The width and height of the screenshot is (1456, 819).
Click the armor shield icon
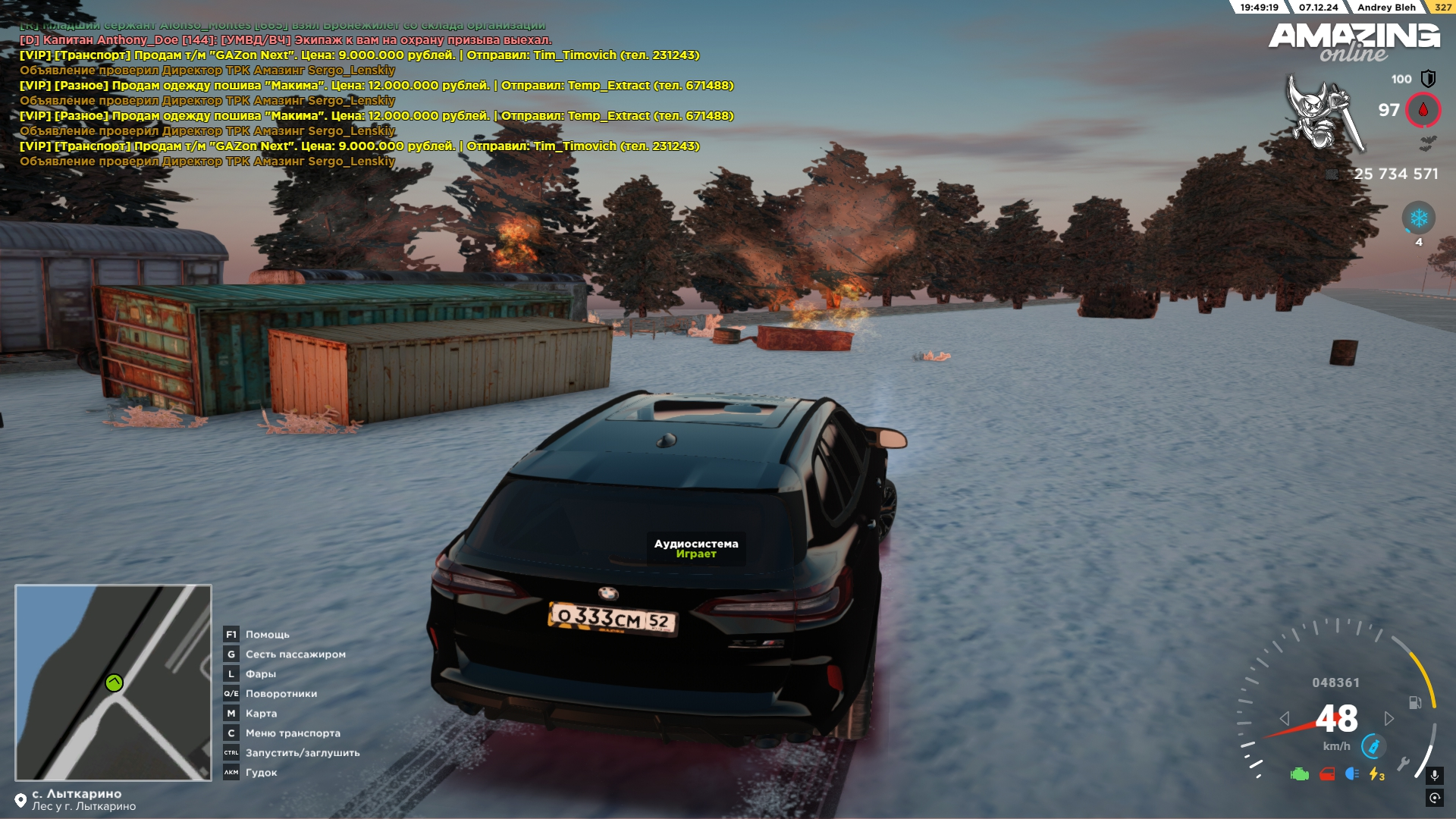click(1428, 79)
